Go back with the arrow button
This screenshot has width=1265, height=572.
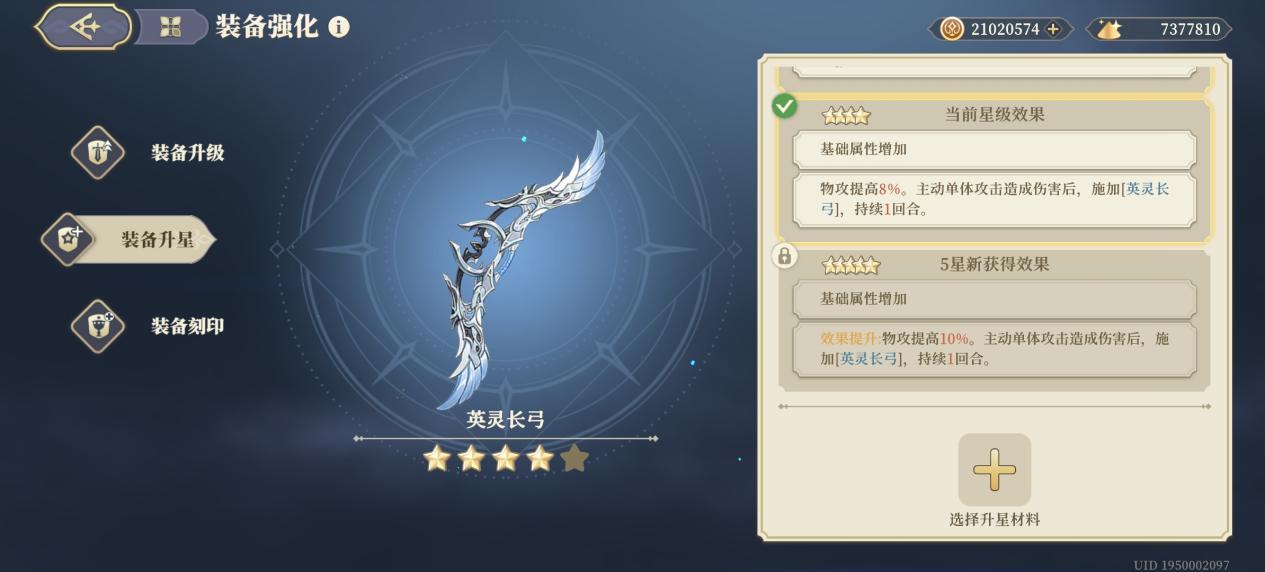click(x=85, y=27)
